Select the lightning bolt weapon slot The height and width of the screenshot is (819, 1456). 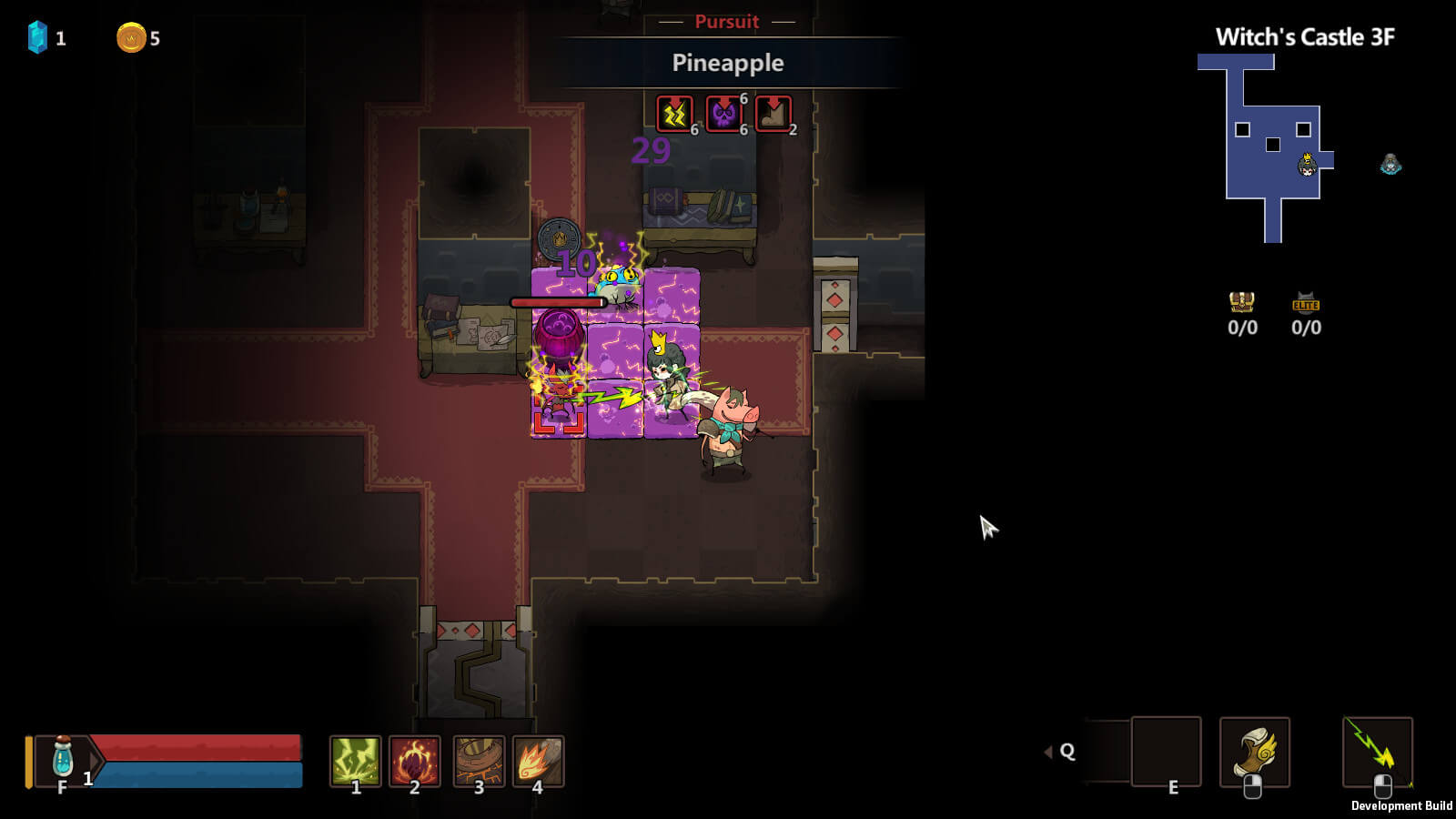coord(1378,752)
